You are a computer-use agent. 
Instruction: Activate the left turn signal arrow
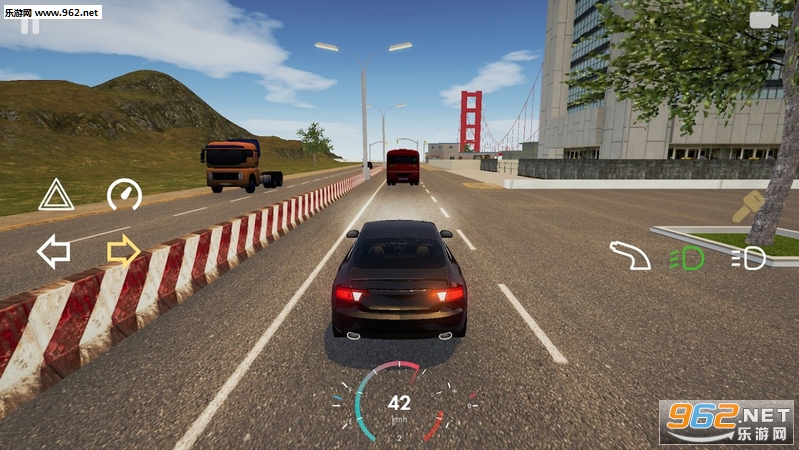tap(54, 251)
